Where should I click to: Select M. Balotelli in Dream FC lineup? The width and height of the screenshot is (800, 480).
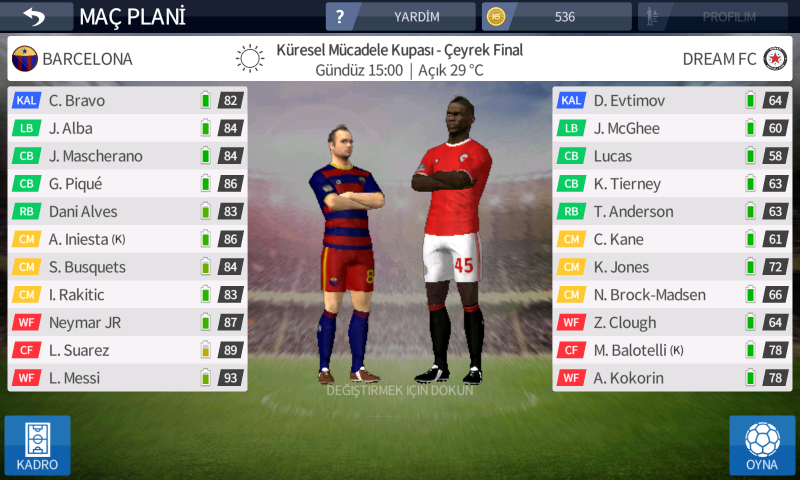click(x=671, y=350)
